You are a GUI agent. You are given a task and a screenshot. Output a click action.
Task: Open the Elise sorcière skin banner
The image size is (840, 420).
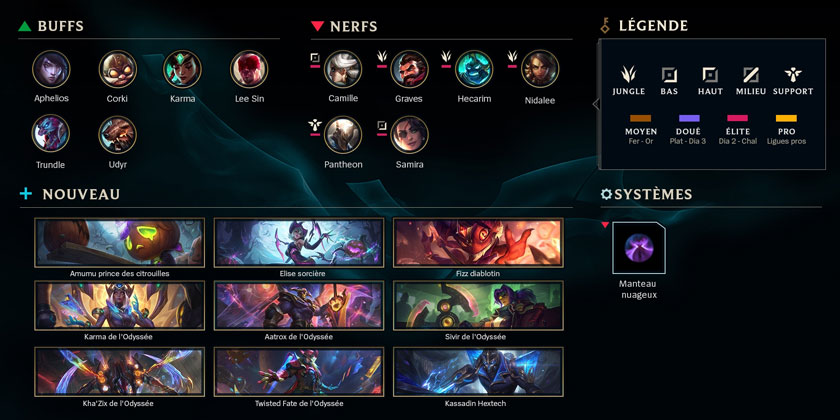[299, 244]
